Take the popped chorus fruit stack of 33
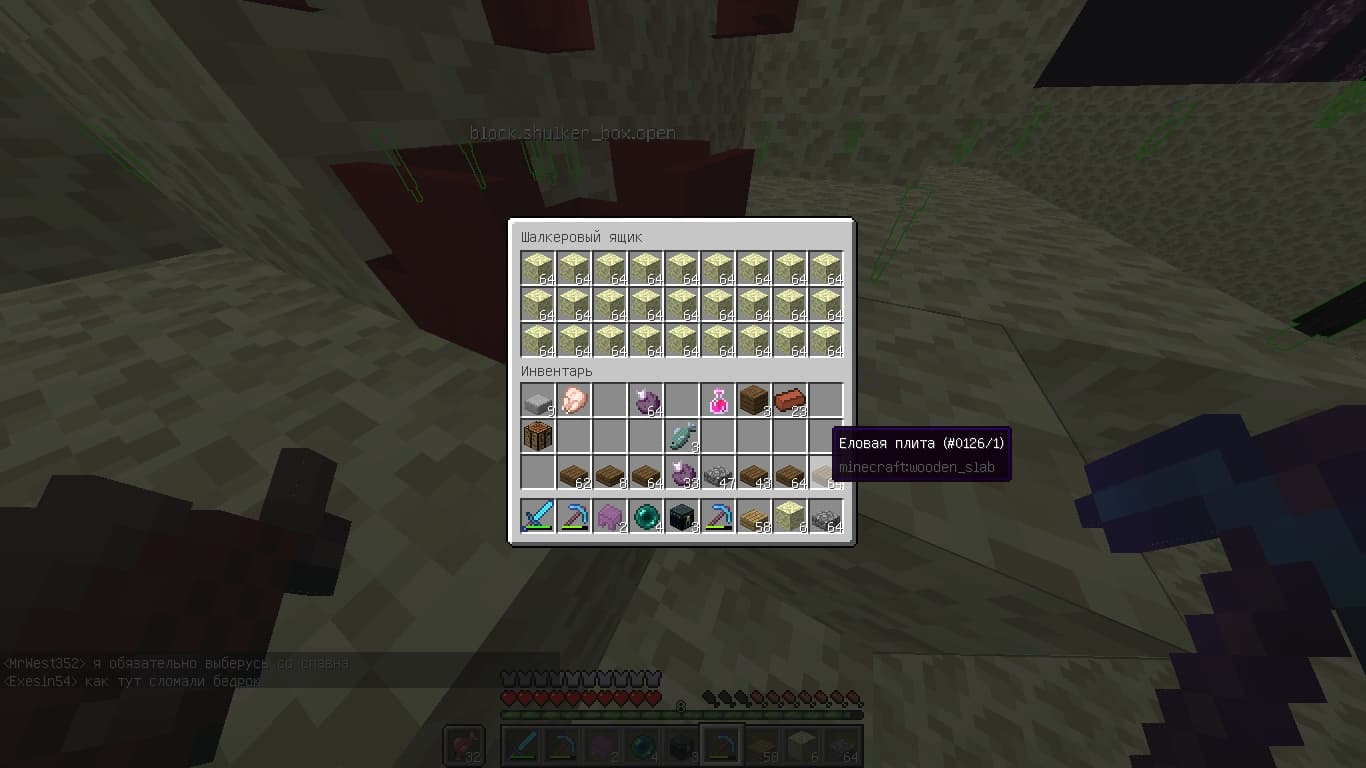The height and width of the screenshot is (768, 1366). click(x=681, y=473)
